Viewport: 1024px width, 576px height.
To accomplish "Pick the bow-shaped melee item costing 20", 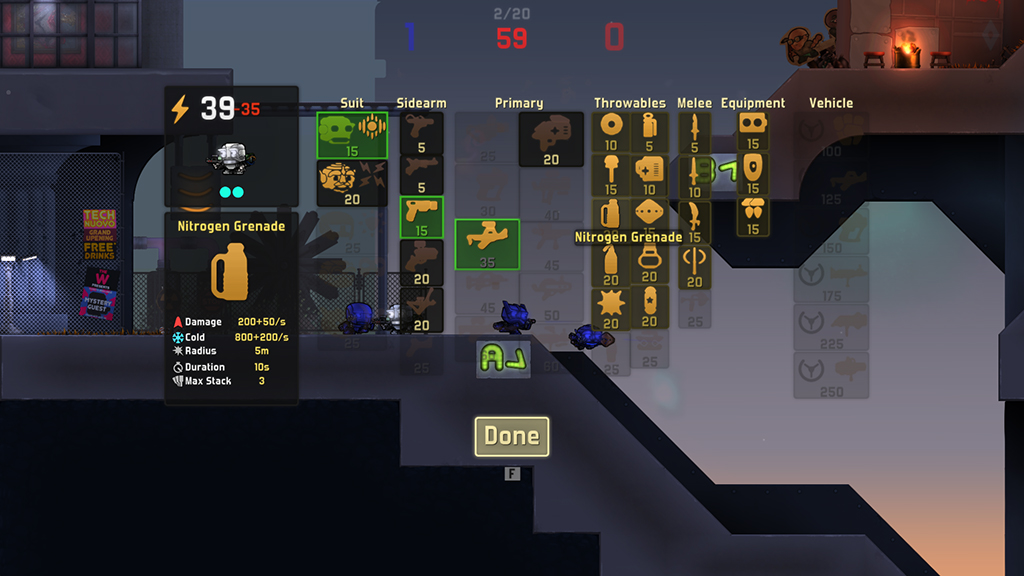I will pyautogui.click(x=694, y=265).
